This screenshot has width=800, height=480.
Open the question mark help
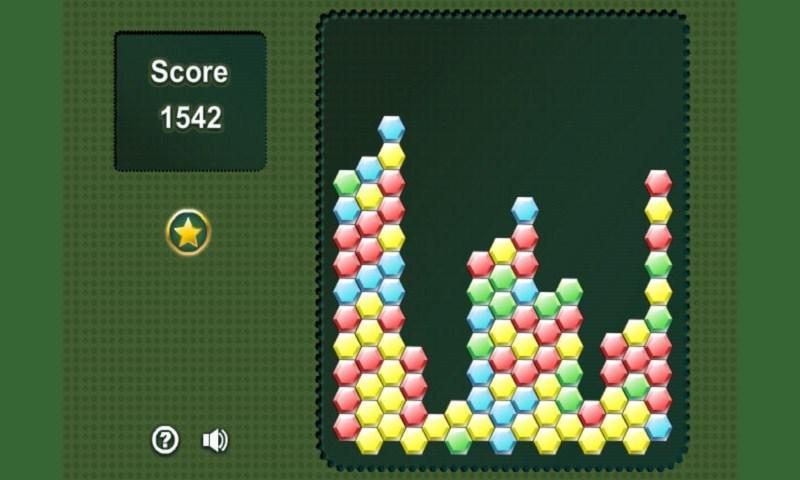(x=165, y=439)
